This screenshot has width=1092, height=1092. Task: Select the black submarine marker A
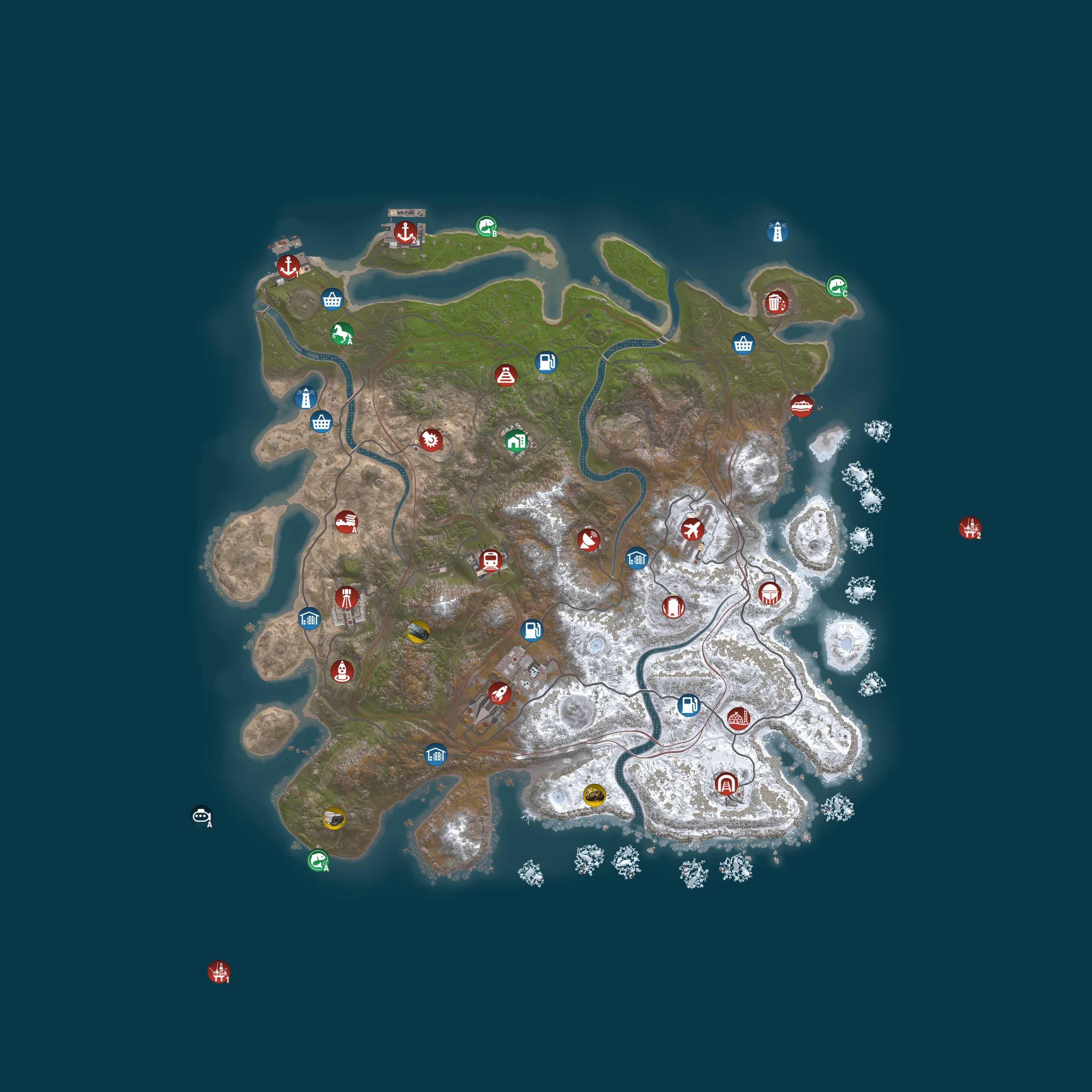[x=202, y=816]
